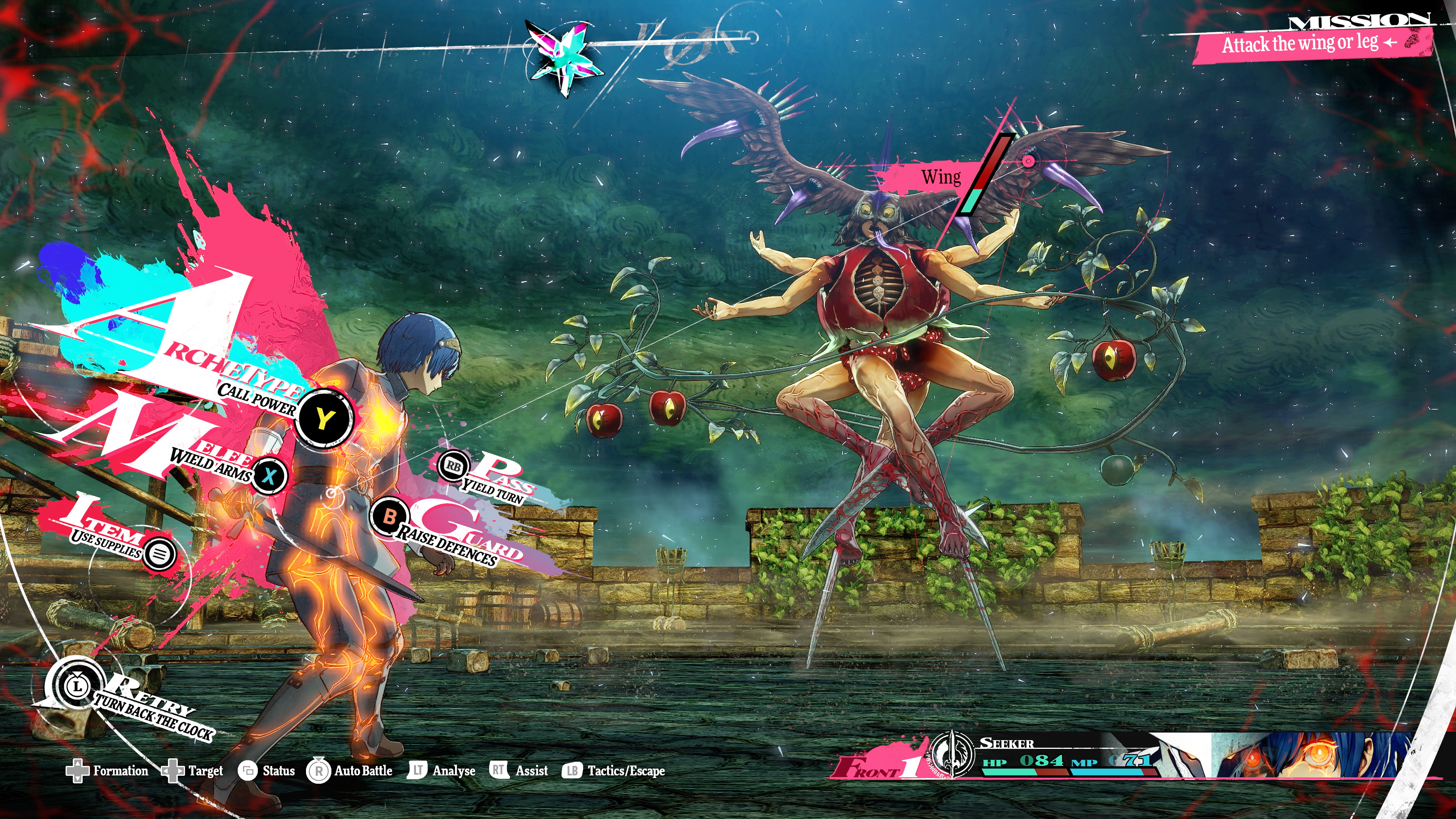
Task: Analyse the enemy
Action: click(441, 771)
